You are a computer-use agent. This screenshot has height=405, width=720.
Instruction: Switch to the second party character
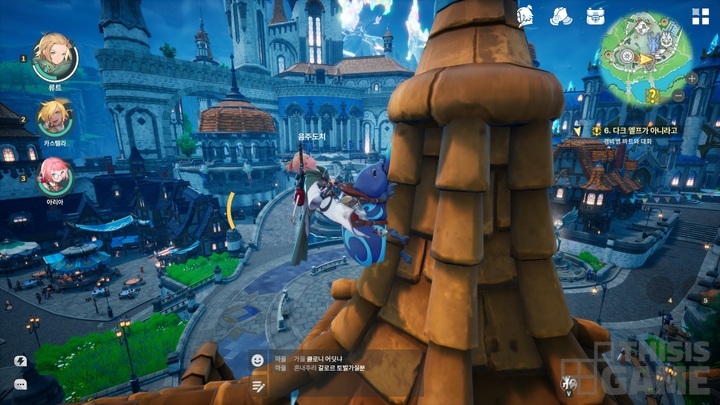tap(54, 117)
